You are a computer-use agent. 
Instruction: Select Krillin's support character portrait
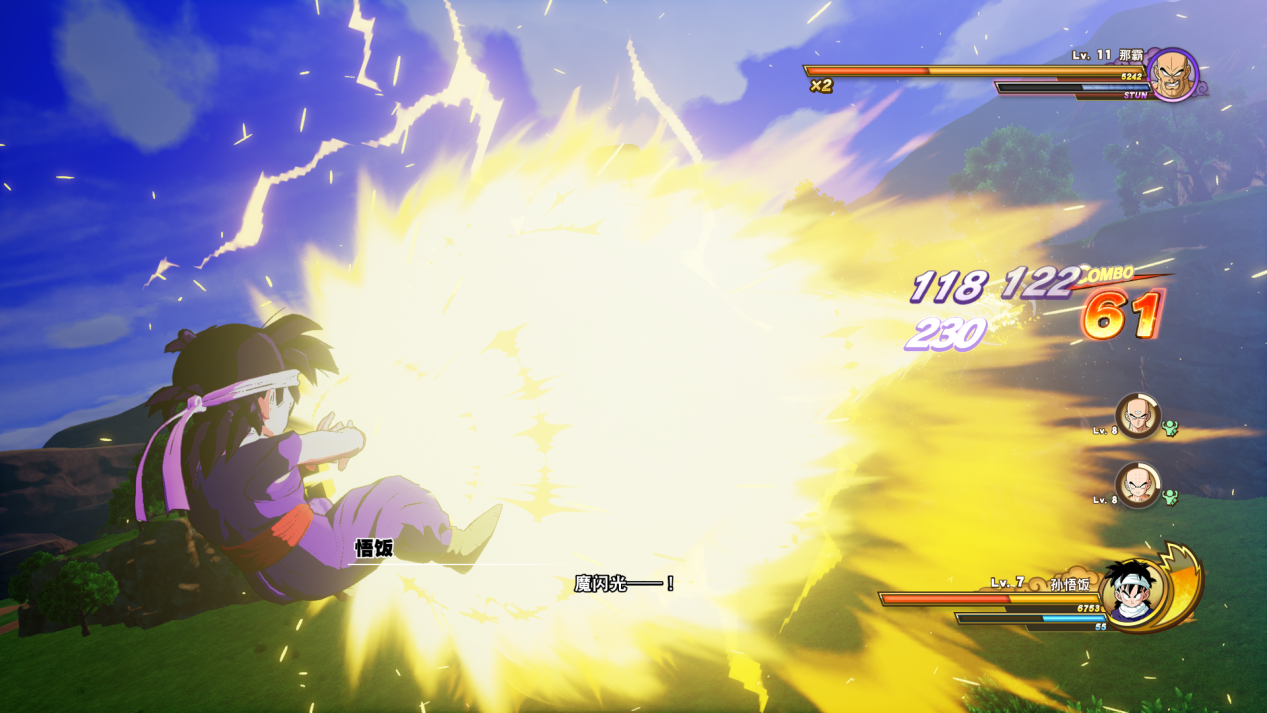(x=1138, y=485)
